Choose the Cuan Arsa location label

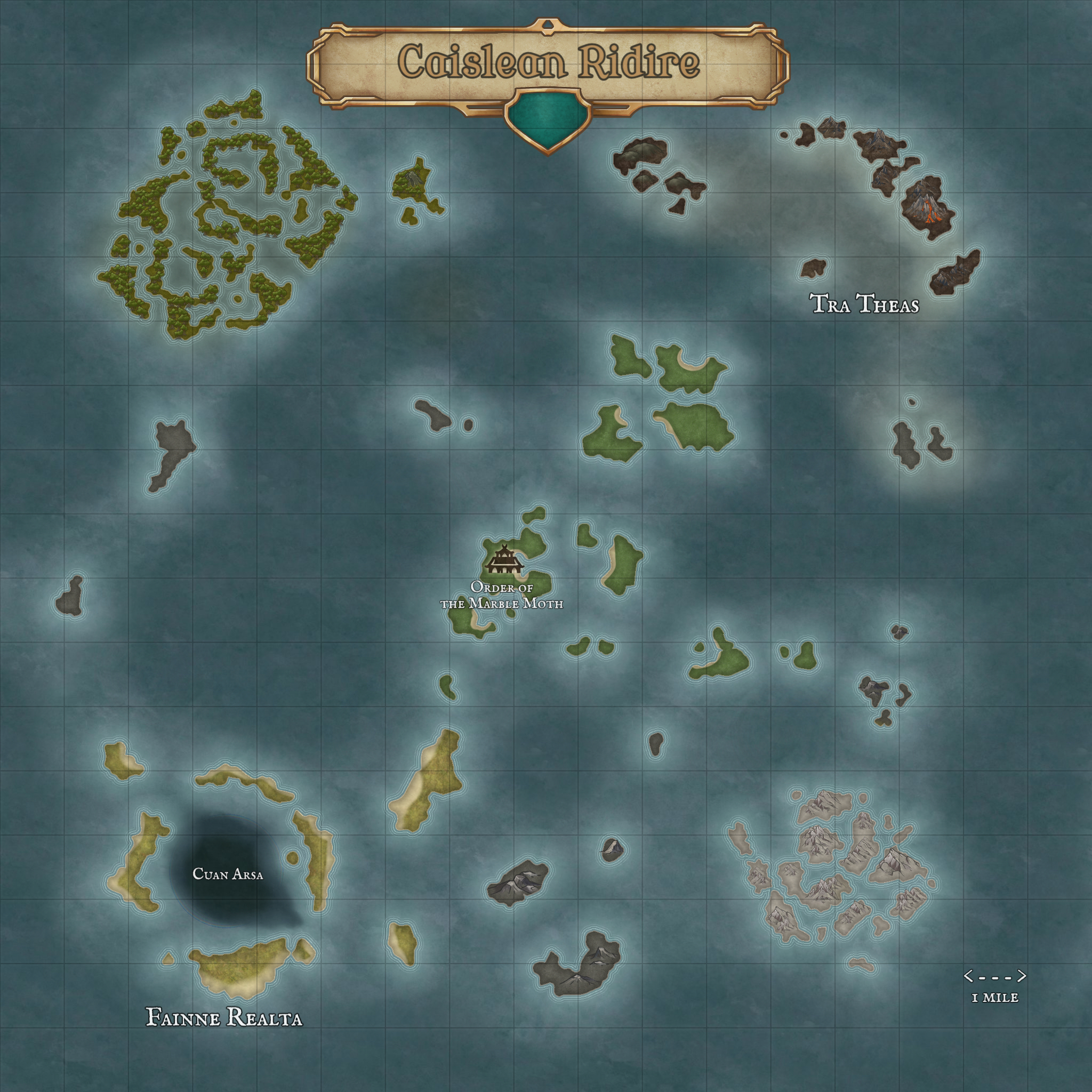coord(228,874)
